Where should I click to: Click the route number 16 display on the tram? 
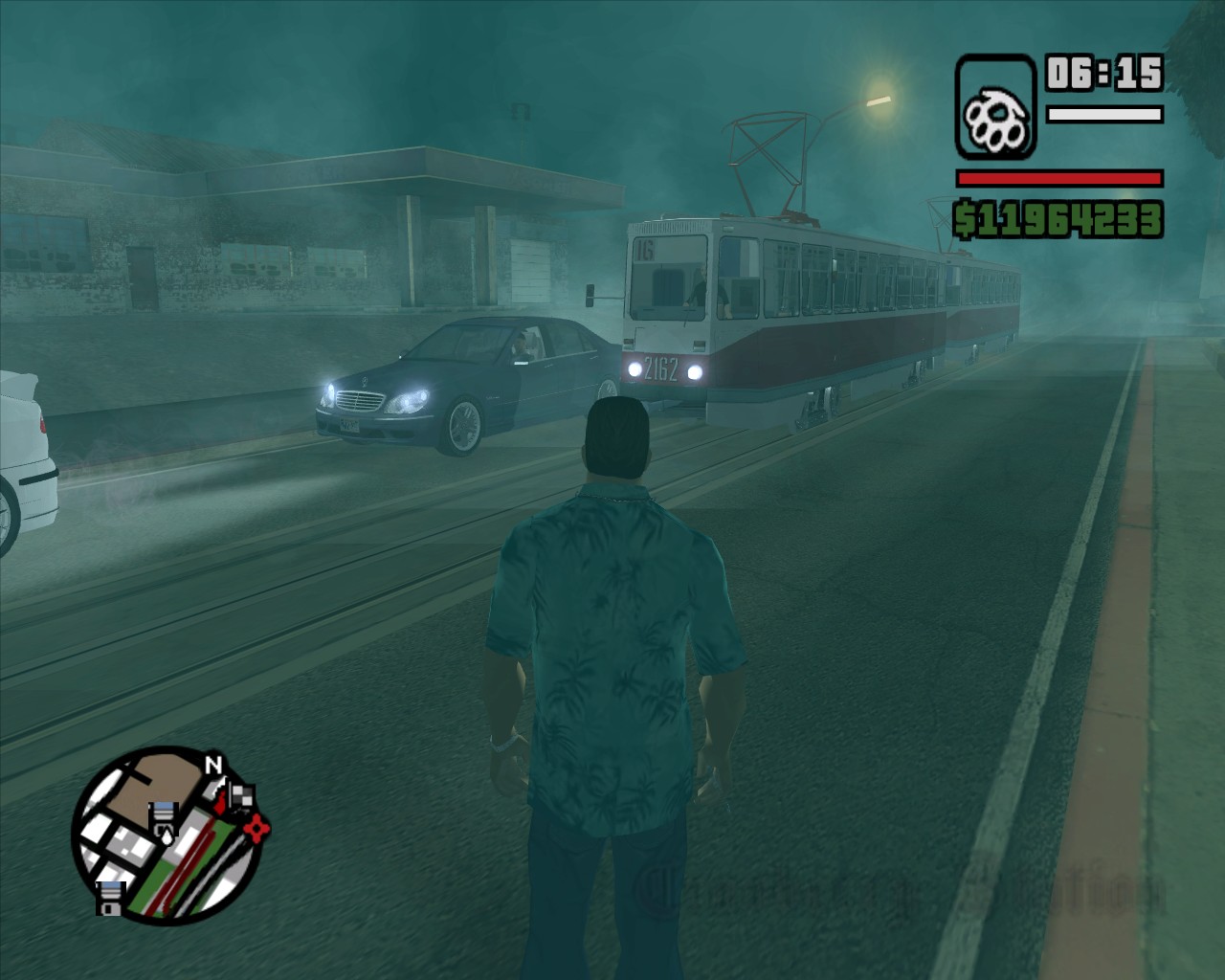647,251
